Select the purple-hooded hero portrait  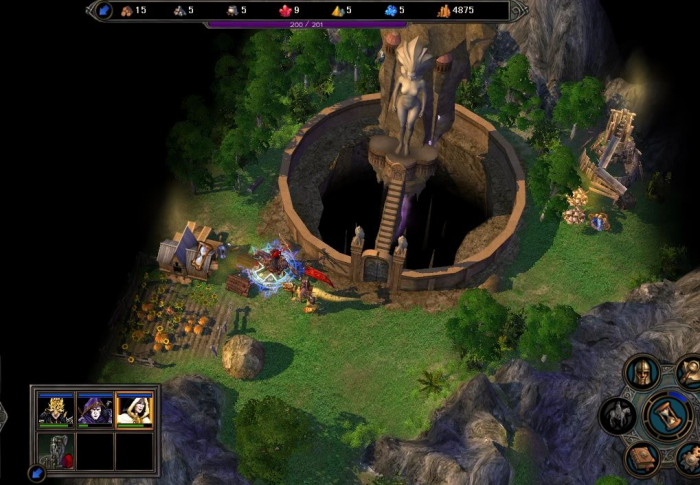pos(95,410)
